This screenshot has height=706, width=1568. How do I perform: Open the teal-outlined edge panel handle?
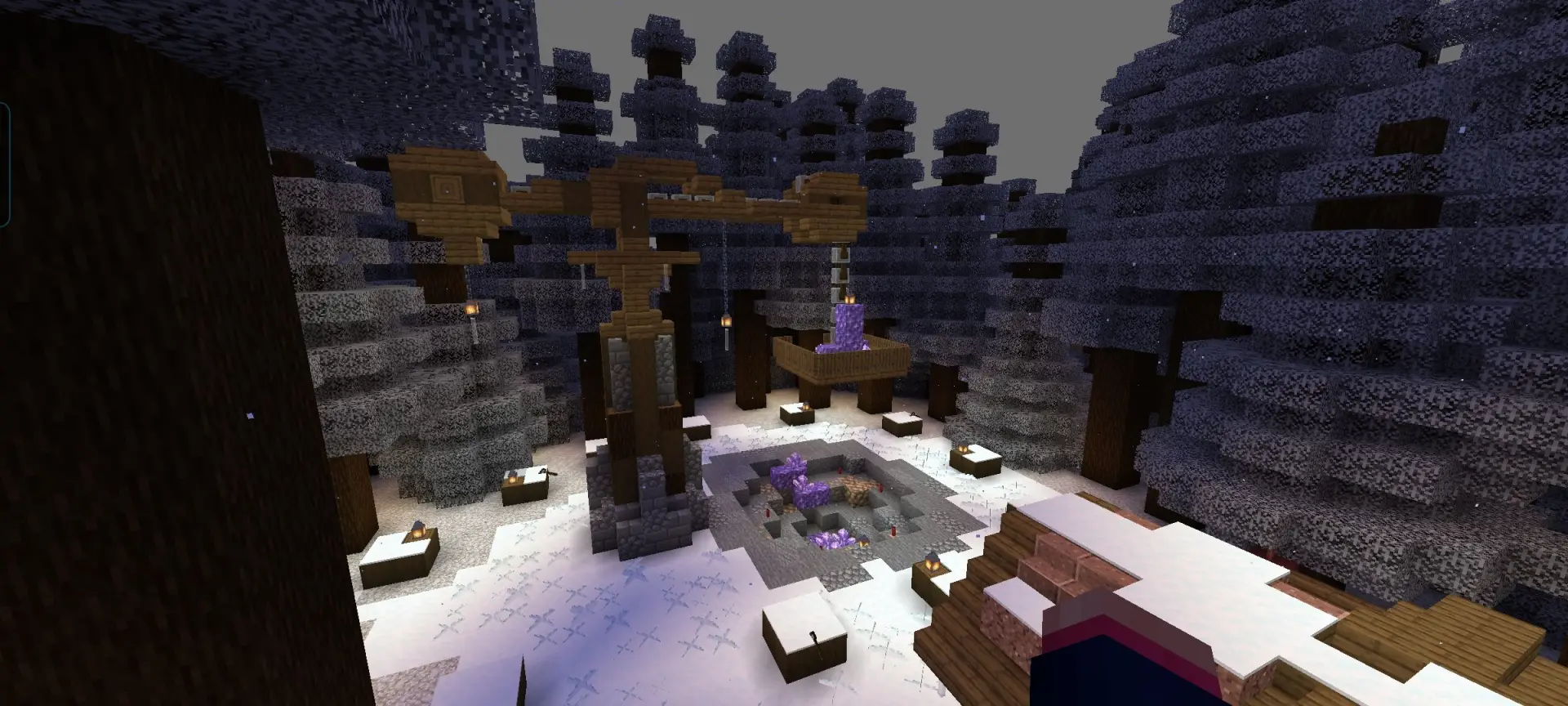click(4, 164)
